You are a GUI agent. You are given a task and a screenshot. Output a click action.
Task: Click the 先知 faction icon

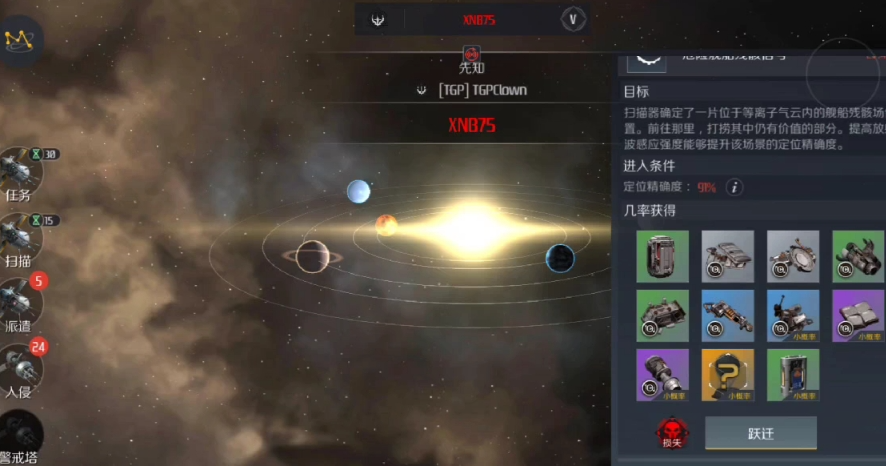click(471, 53)
